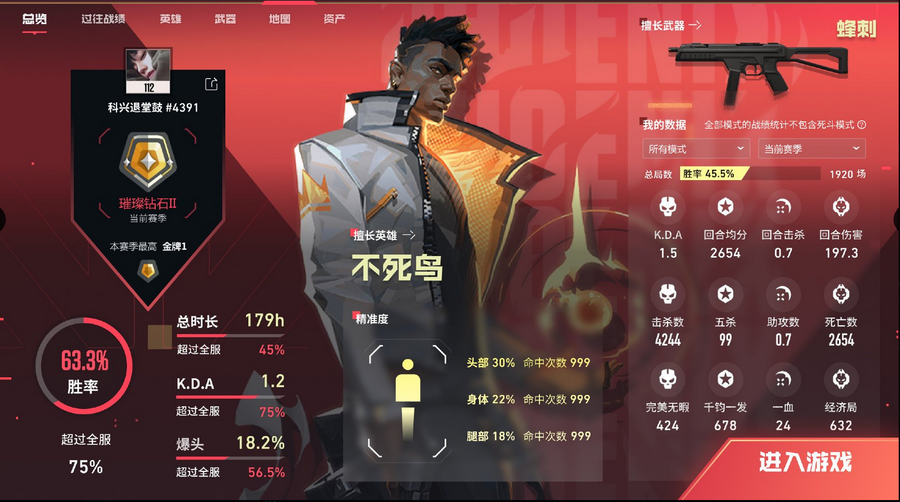This screenshot has width=900, height=502.
Task: Switch to the 总览 overview tab
Action: (x=34, y=19)
